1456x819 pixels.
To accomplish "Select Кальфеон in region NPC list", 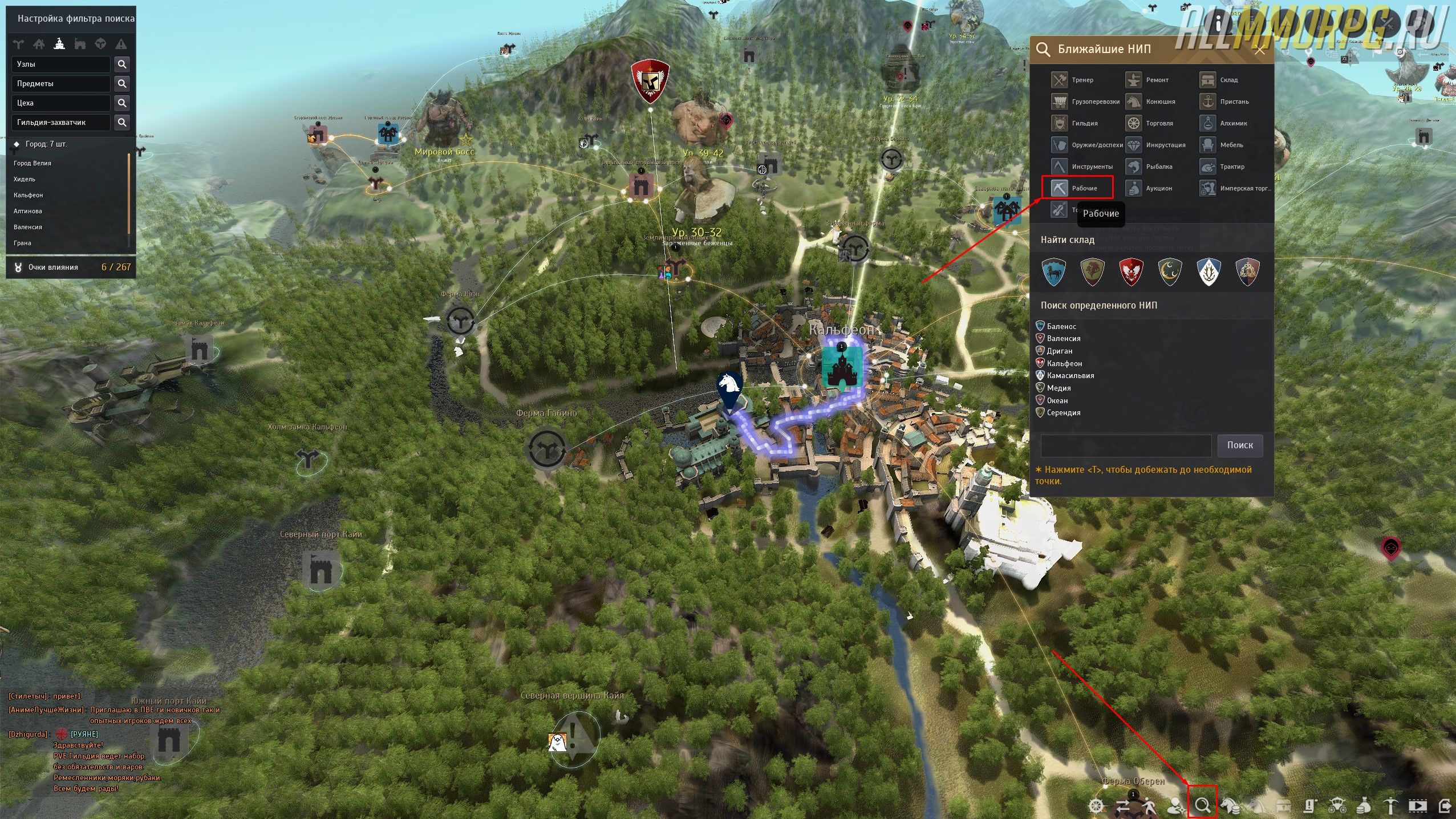I will pyautogui.click(x=1064, y=363).
